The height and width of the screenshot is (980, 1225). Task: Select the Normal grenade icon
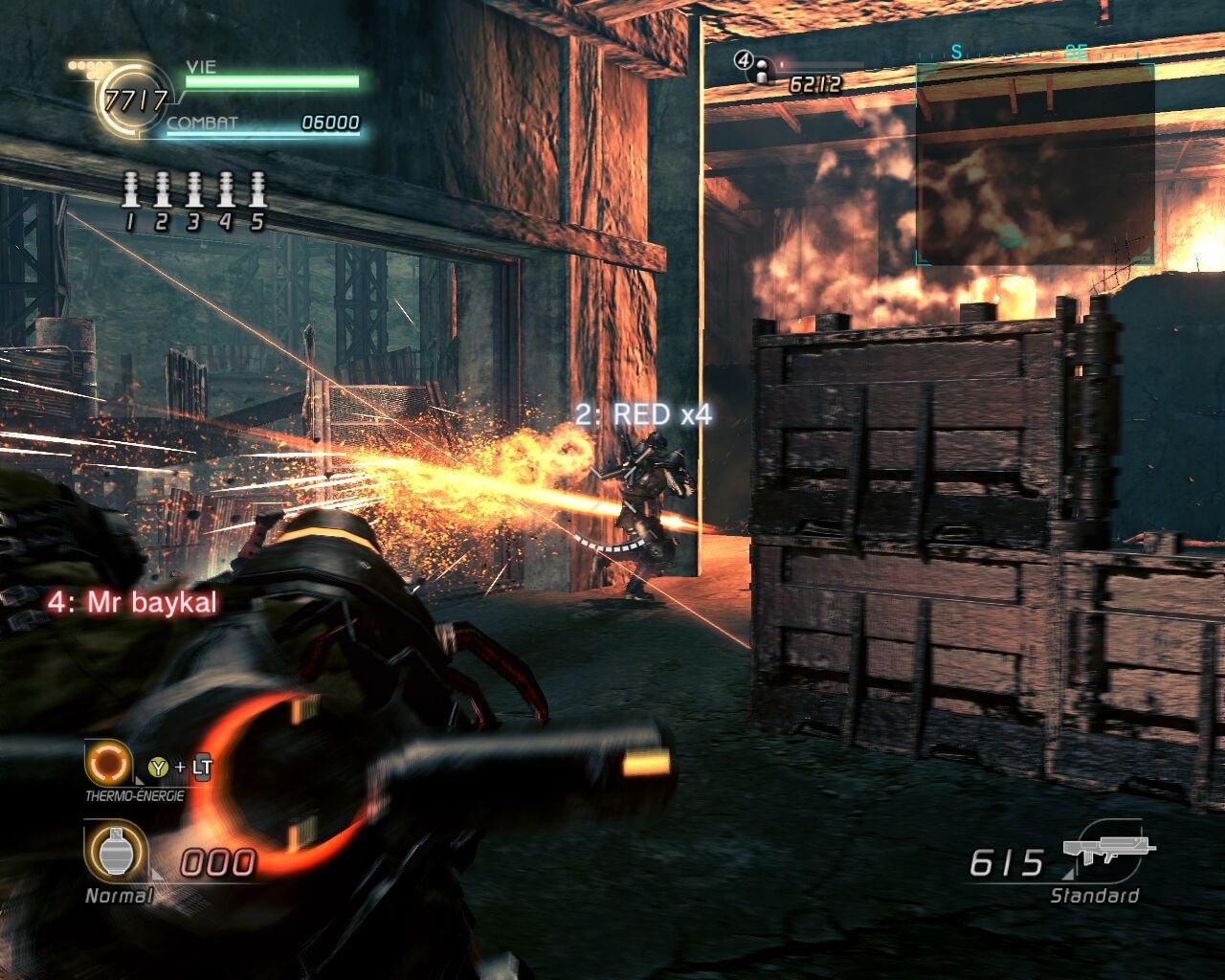115,851
